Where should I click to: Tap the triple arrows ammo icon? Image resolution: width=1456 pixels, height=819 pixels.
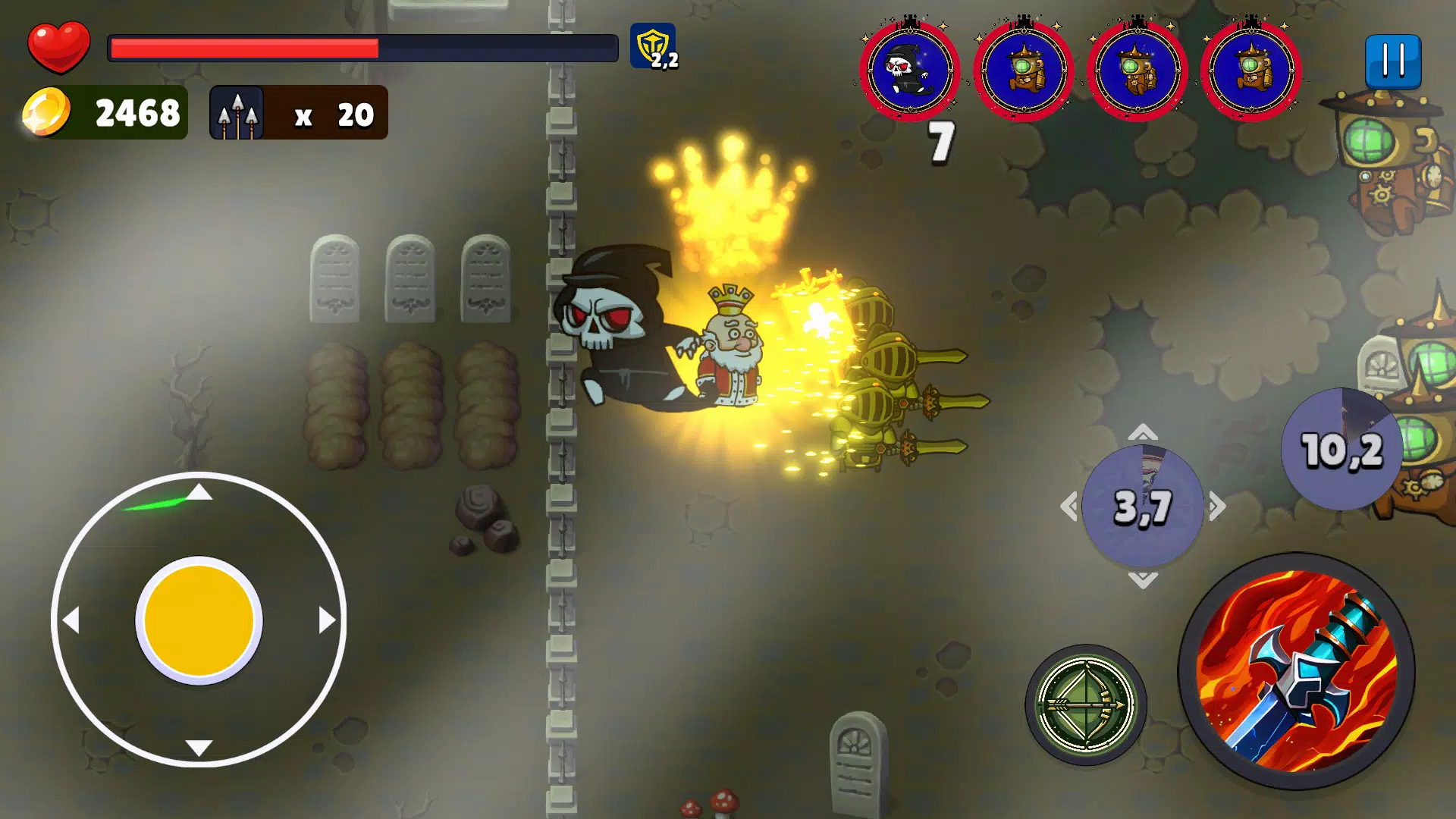coord(237,113)
